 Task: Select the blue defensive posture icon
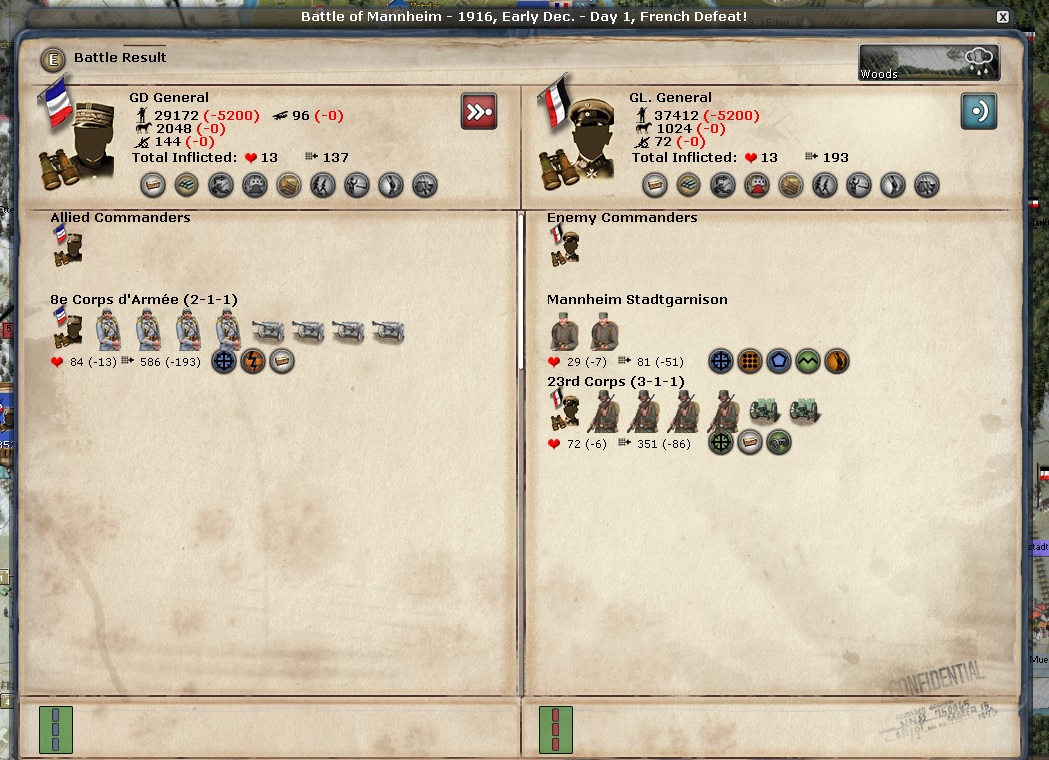[979, 111]
